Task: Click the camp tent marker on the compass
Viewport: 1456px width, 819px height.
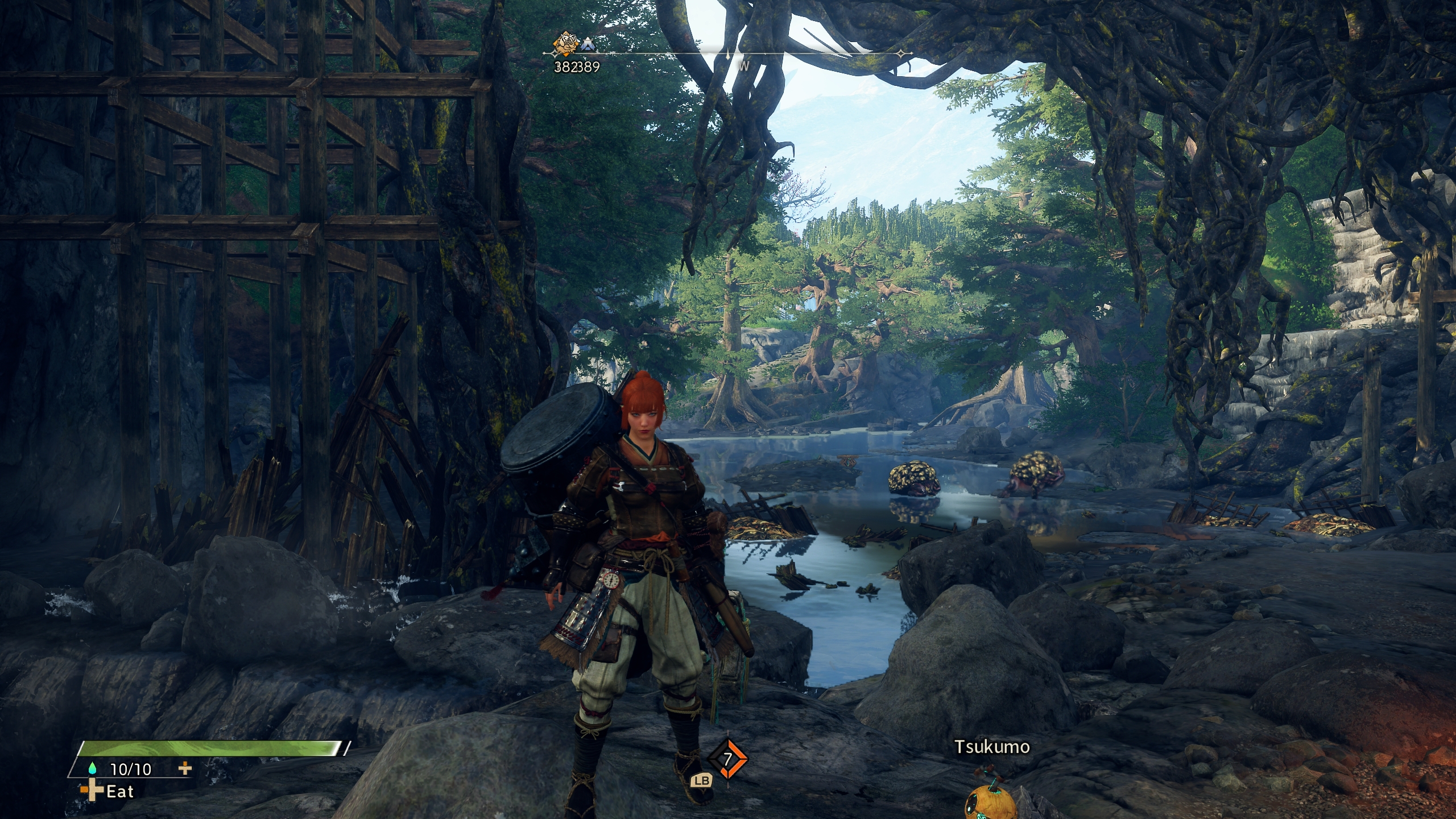Action: 587,44
